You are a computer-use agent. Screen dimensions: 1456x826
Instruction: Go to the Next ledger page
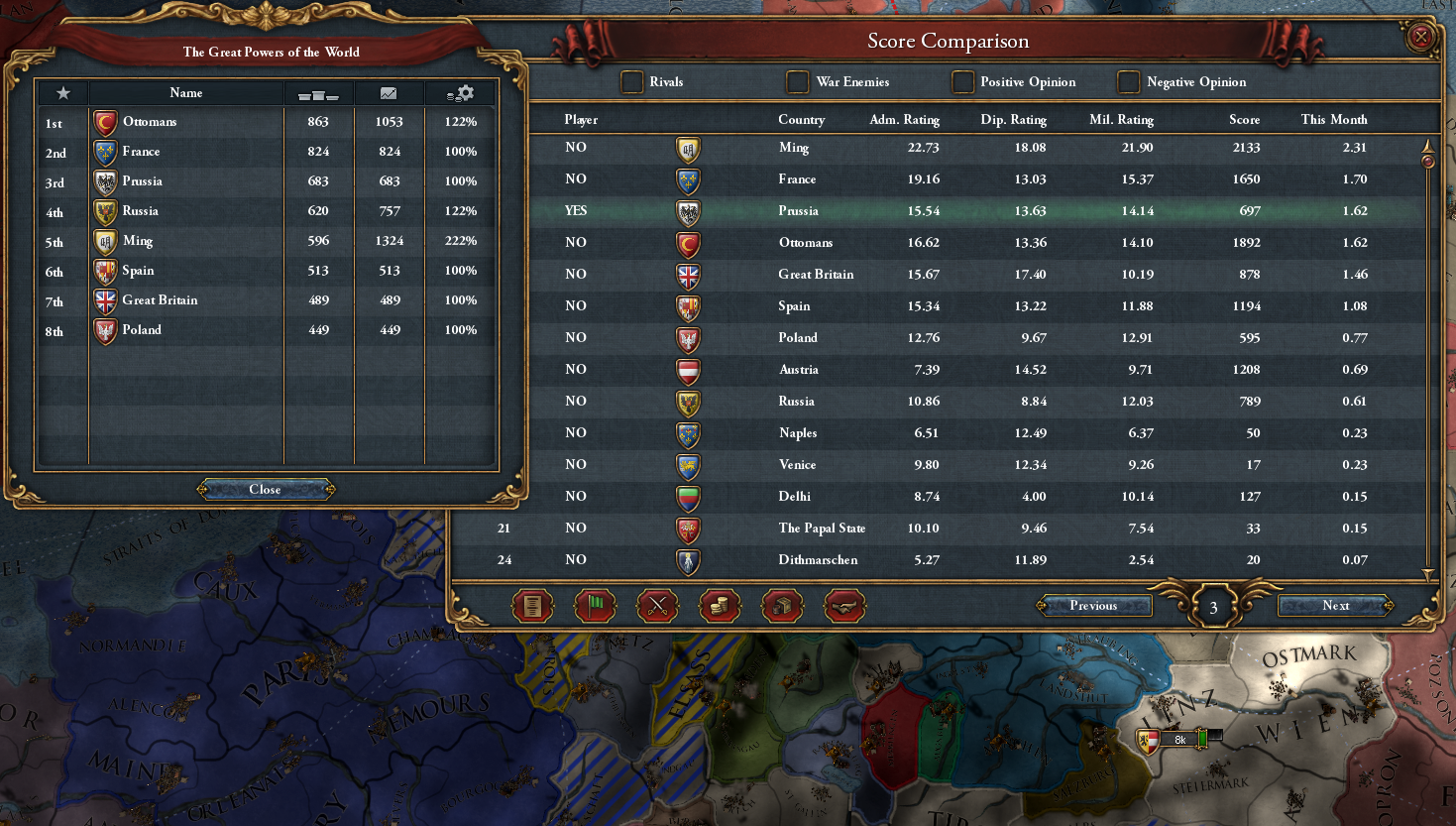tap(1333, 605)
